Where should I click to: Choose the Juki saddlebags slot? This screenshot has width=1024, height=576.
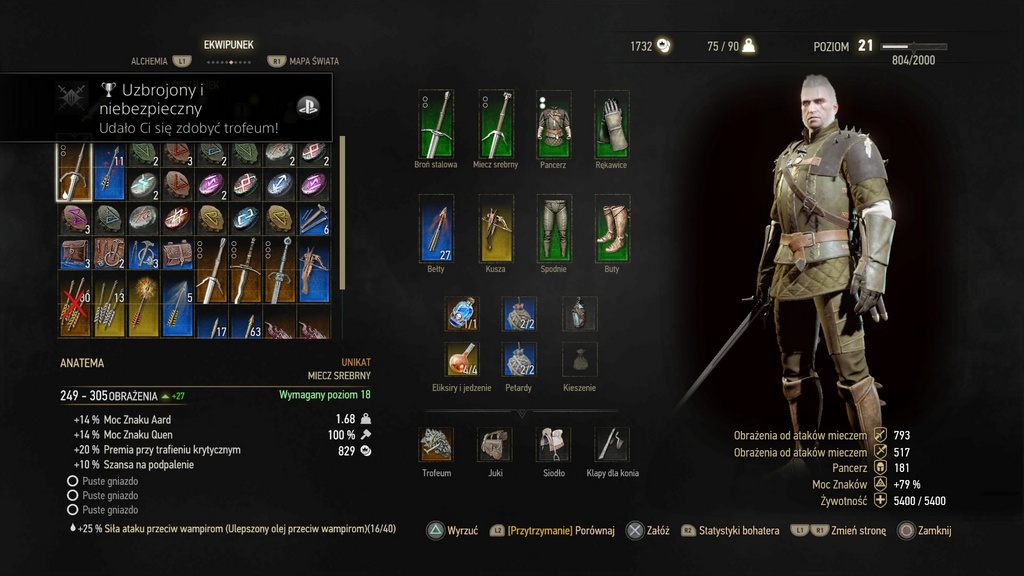[x=495, y=445]
